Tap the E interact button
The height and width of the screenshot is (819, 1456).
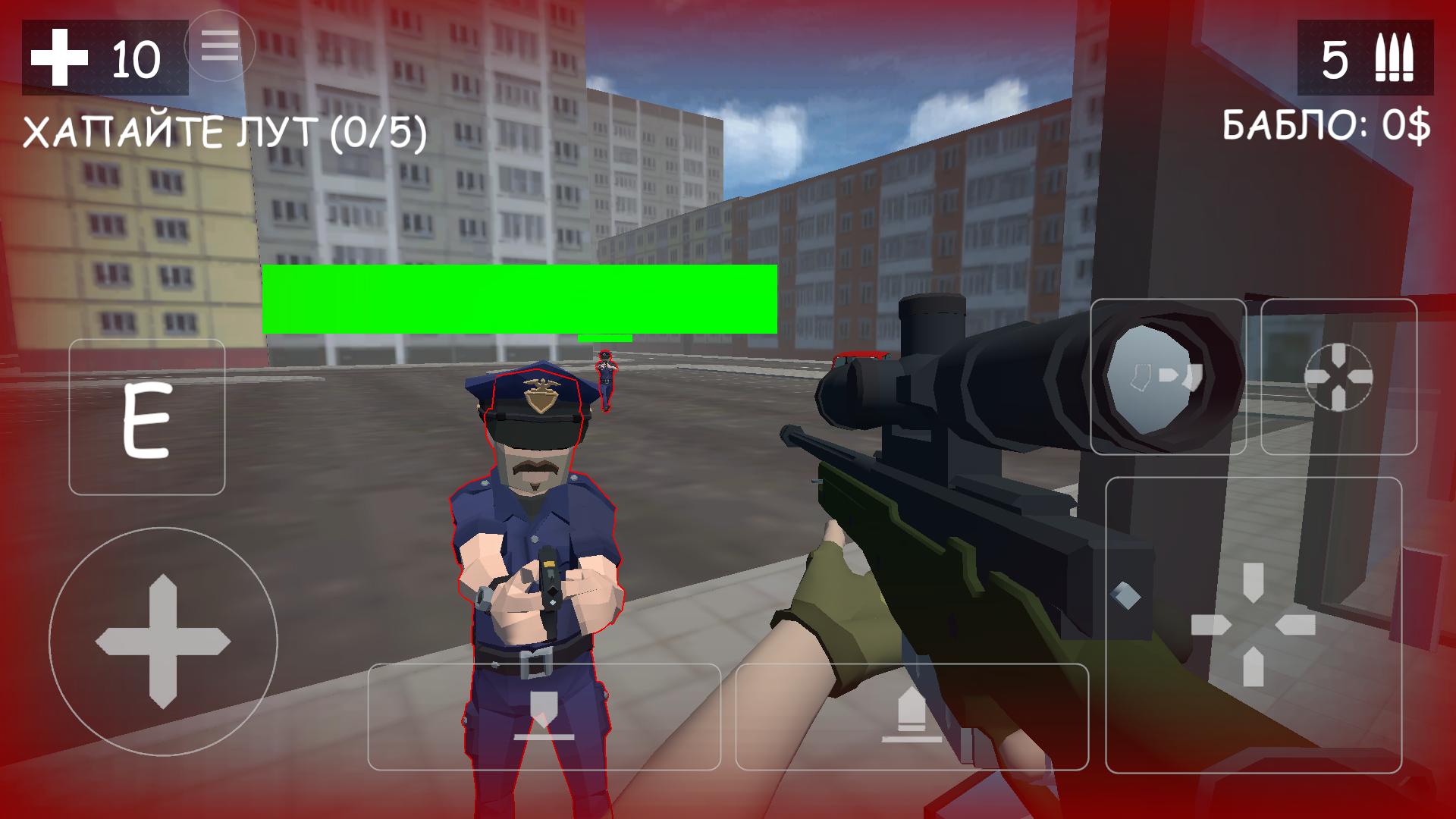tap(146, 417)
